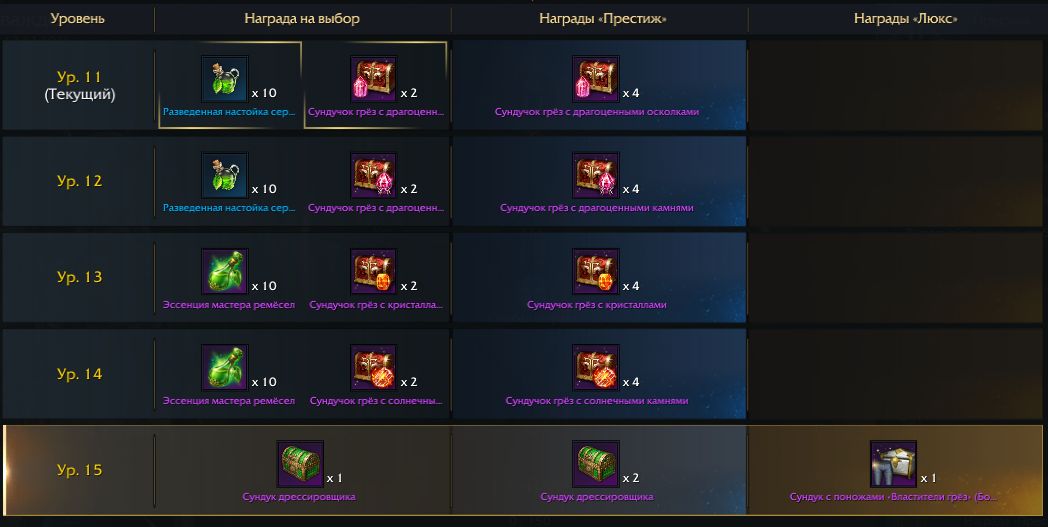This screenshot has width=1048, height=527.
Task: Choose level 13 Craft Master Essence x10
Action: pyautogui.click(x=225, y=272)
